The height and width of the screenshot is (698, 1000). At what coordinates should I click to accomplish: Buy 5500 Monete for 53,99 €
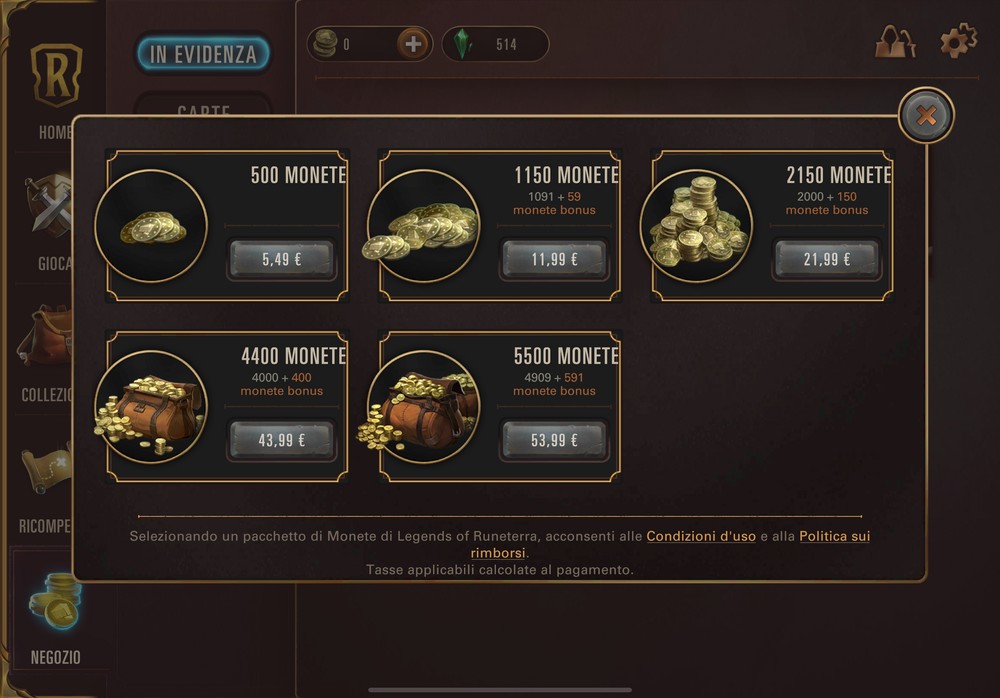point(554,440)
